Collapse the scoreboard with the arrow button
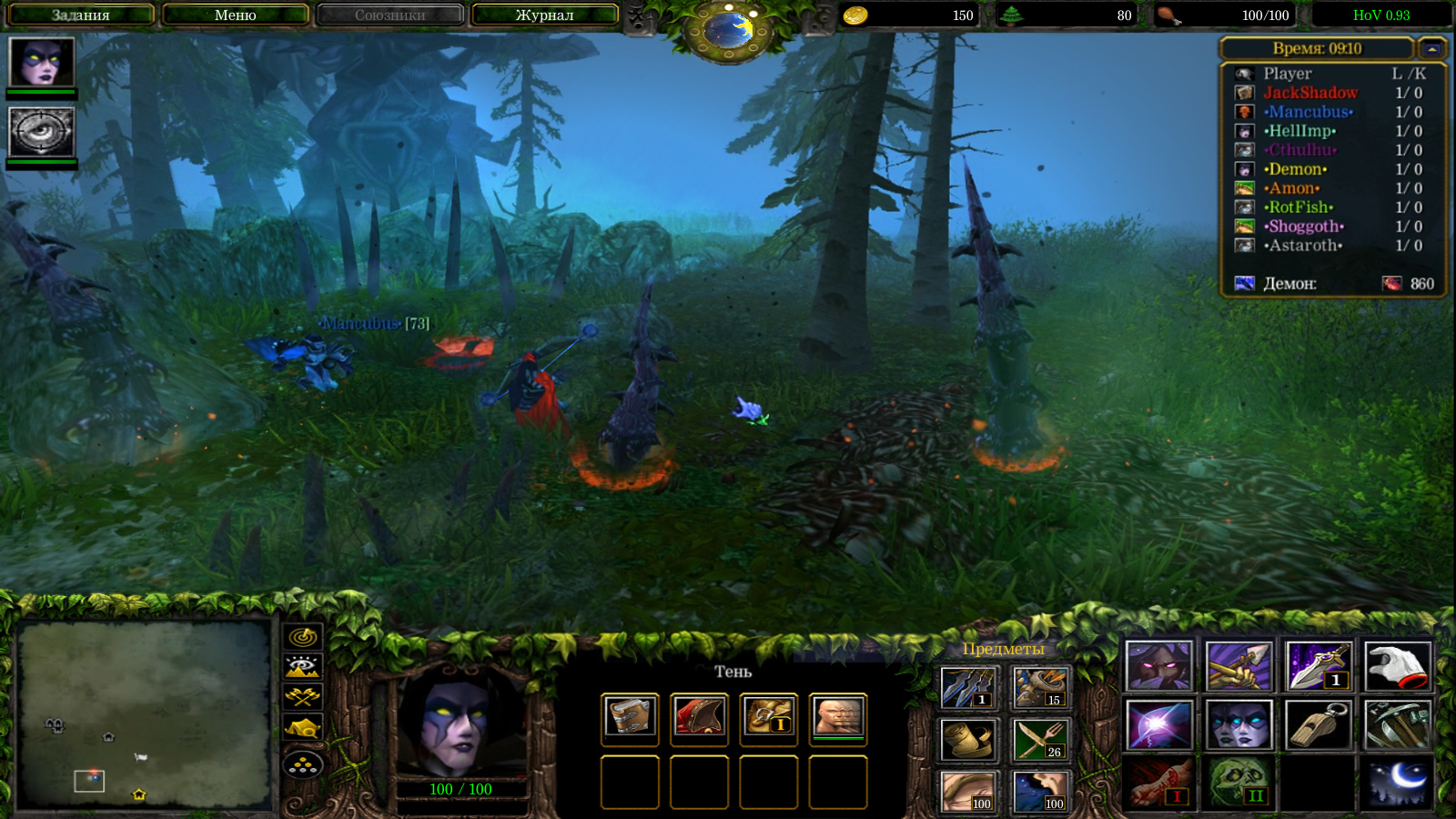The width and height of the screenshot is (1456, 819). click(x=1432, y=48)
